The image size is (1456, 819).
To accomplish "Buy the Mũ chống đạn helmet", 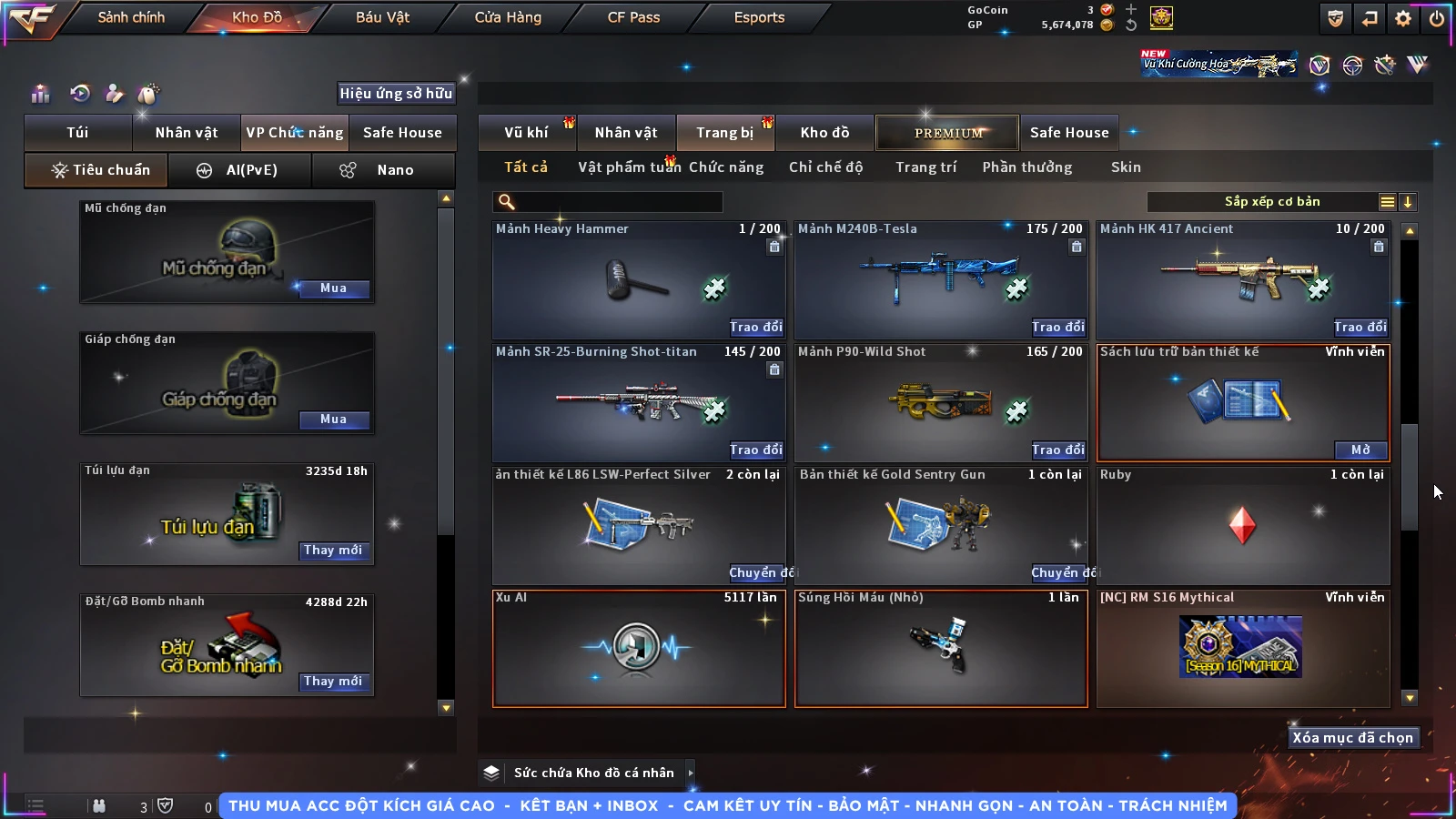I will [333, 288].
